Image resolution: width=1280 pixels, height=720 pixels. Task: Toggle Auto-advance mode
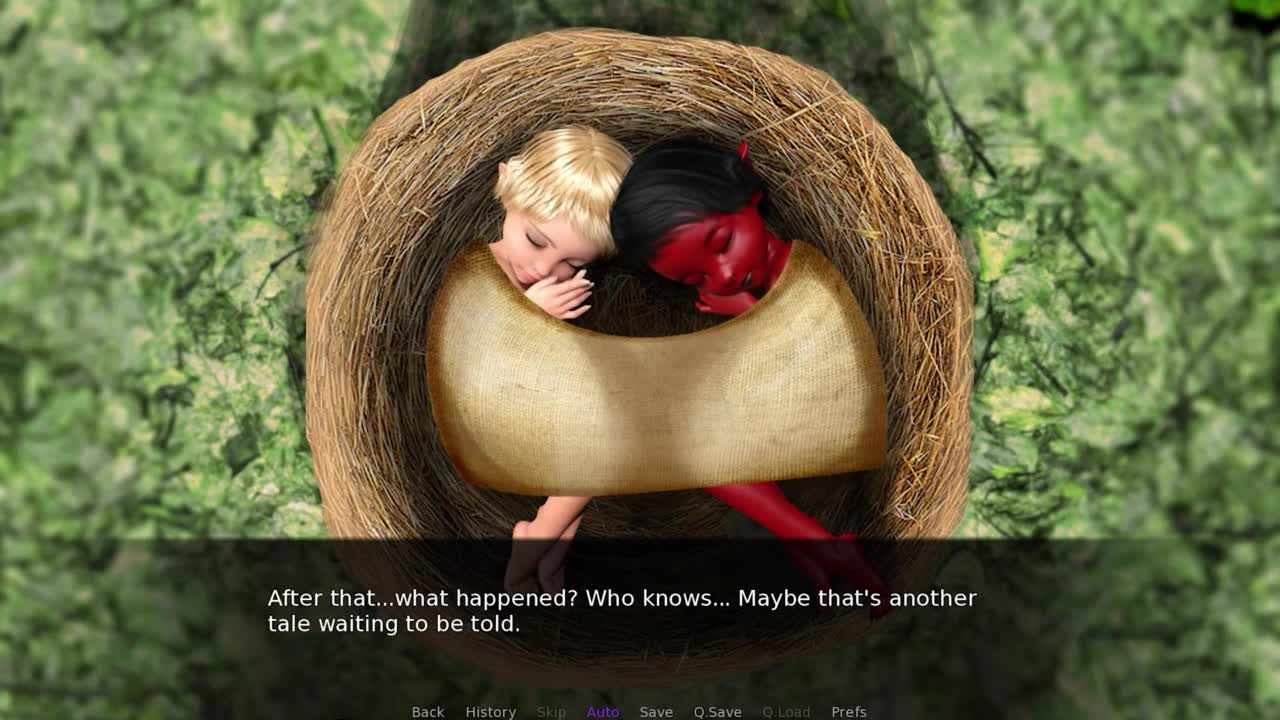[602, 712]
